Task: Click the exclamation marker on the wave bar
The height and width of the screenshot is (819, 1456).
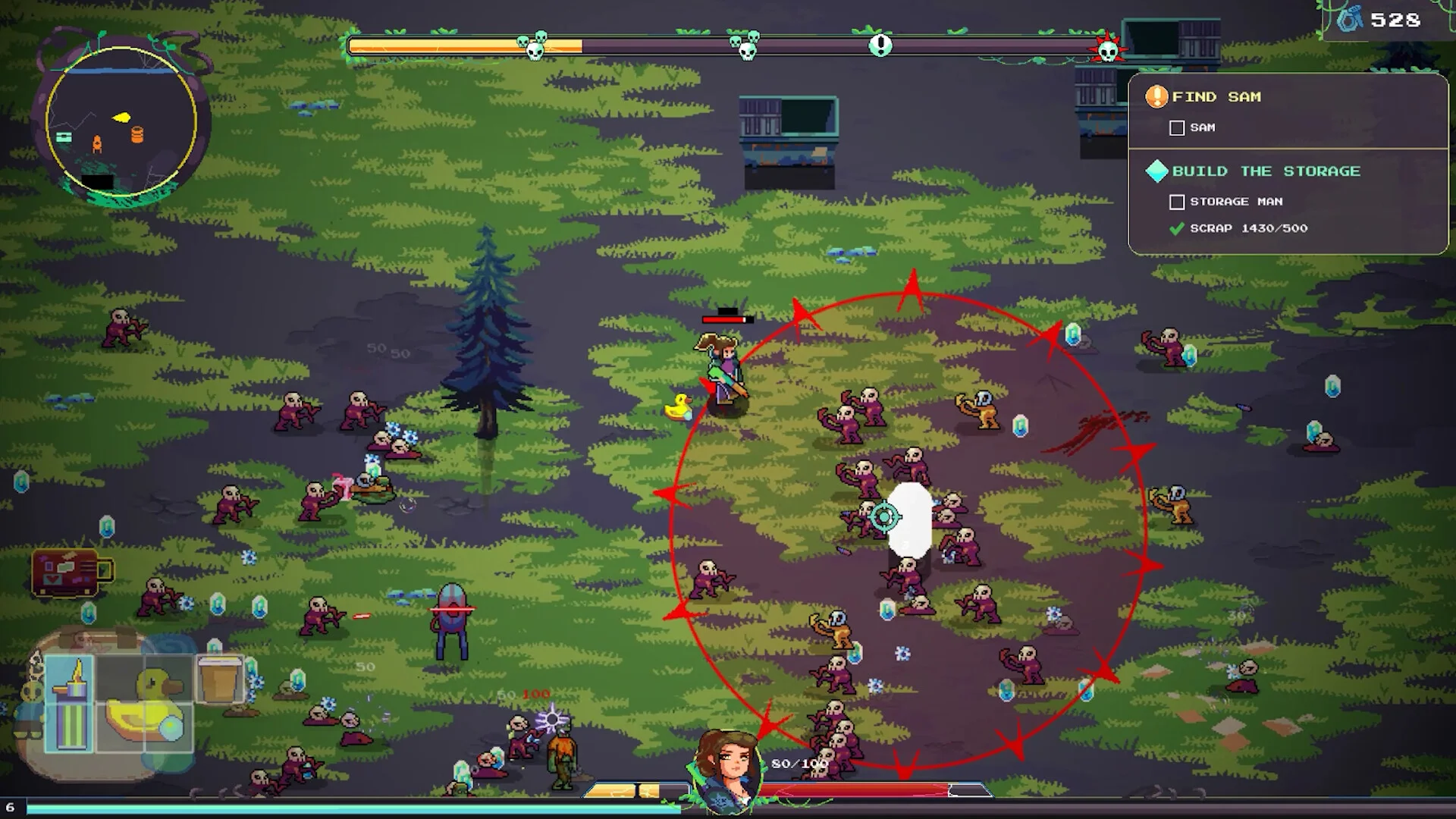Action: [880, 45]
